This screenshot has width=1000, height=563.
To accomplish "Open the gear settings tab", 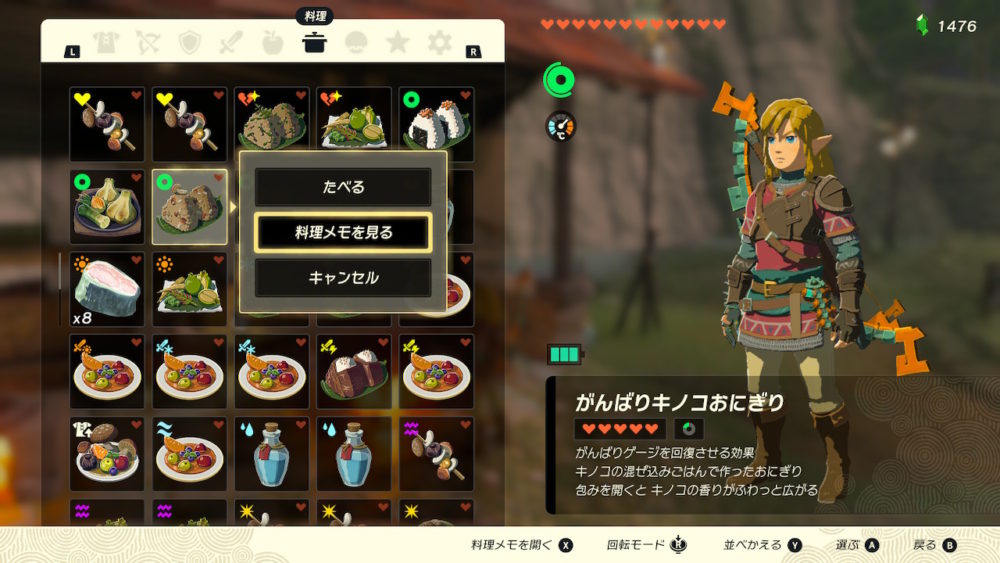I will point(439,42).
